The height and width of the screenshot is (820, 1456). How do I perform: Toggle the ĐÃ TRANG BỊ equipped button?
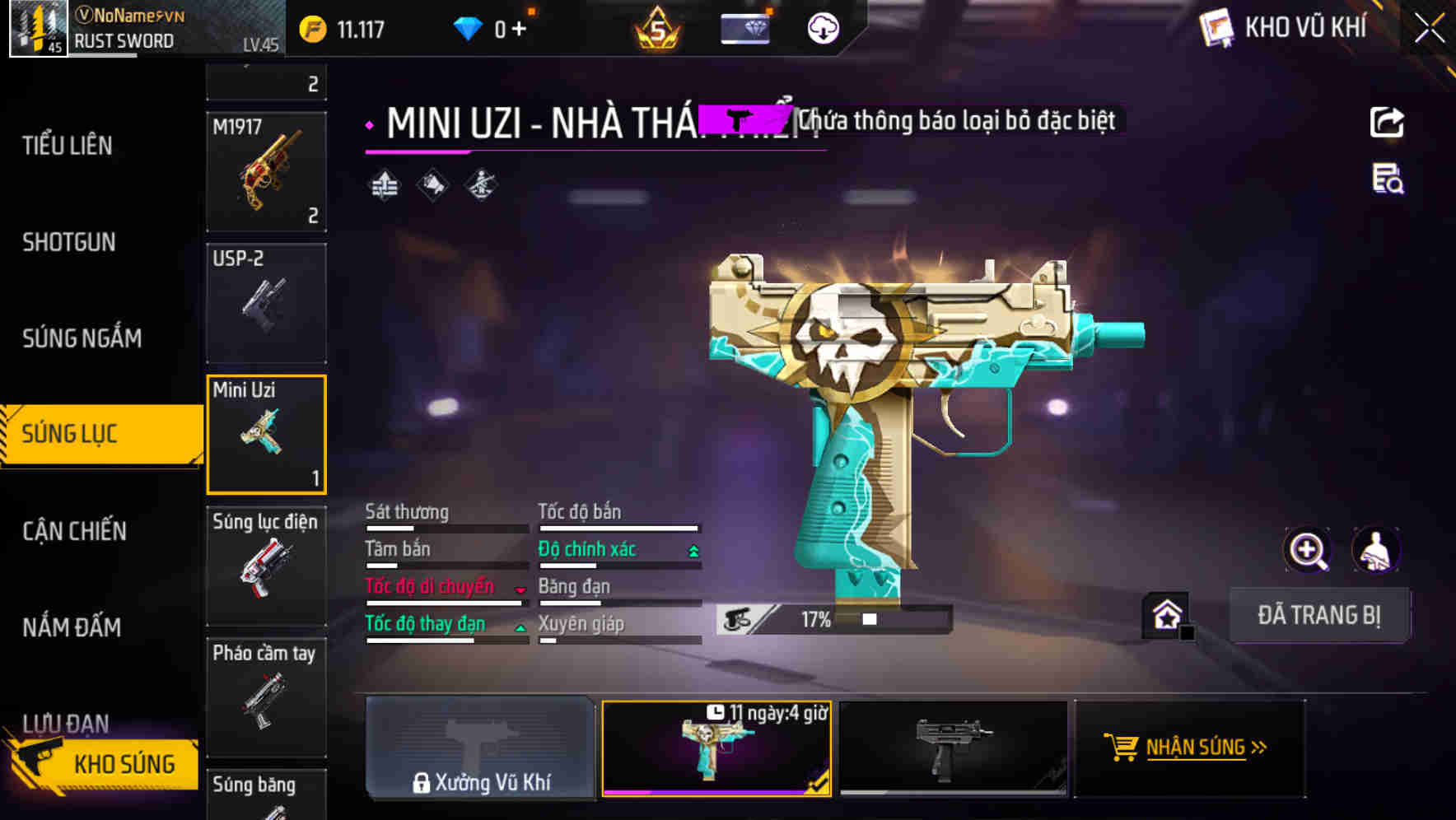pos(1320,615)
